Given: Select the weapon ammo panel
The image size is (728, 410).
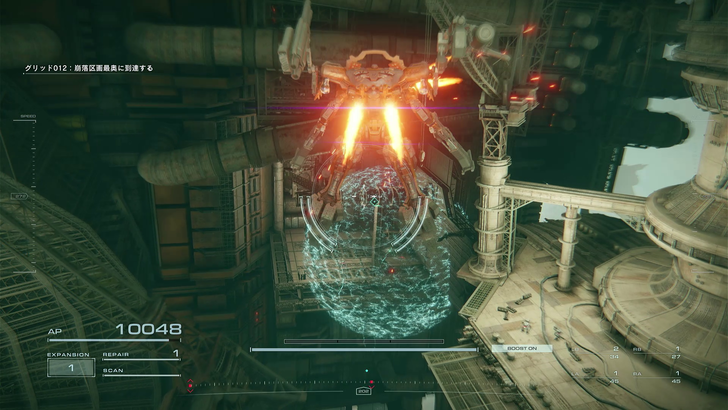Looking at the screenshot, I should click(646, 364).
